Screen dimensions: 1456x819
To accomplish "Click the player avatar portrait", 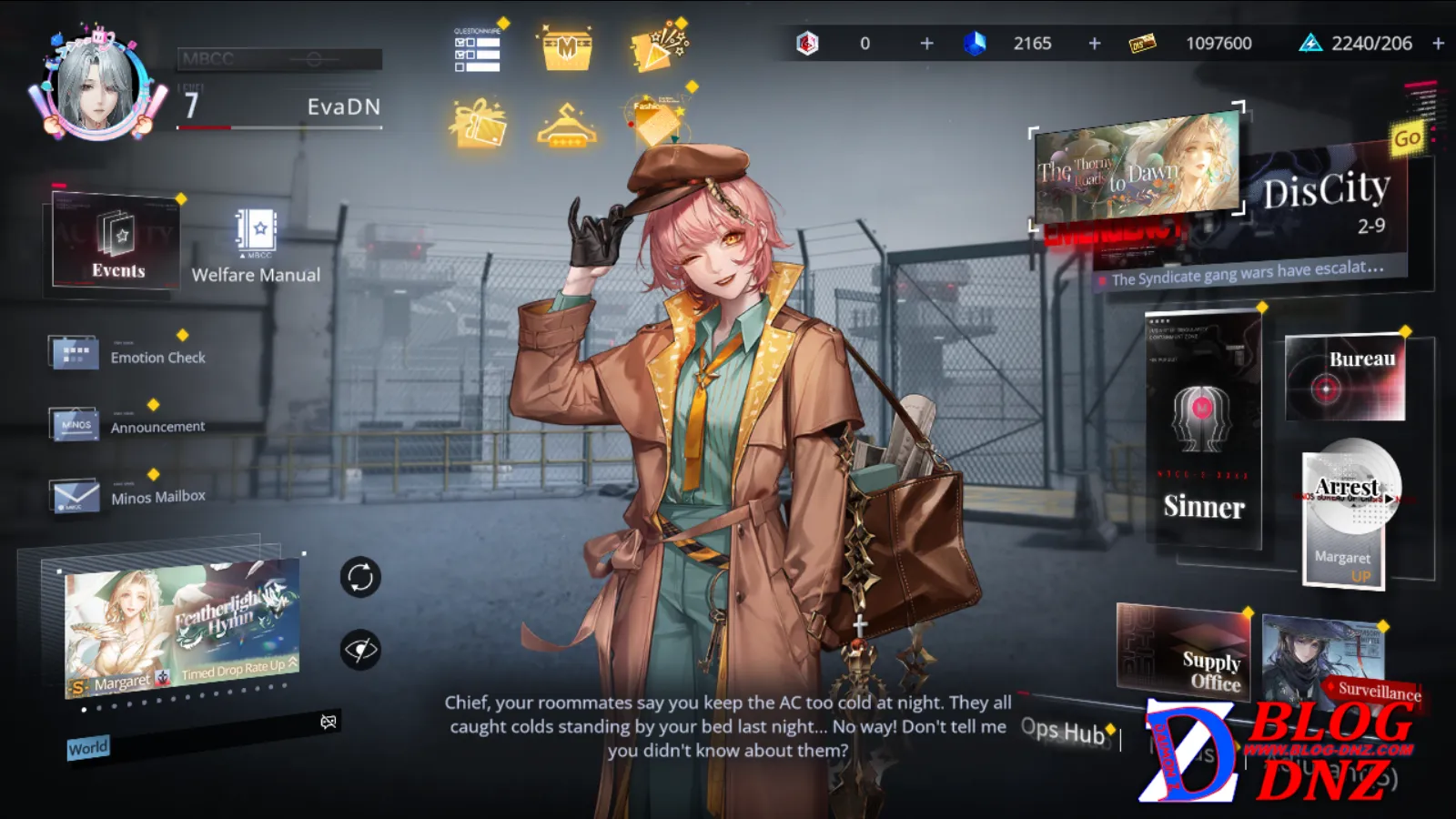I will pyautogui.click(x=98, y=87).
